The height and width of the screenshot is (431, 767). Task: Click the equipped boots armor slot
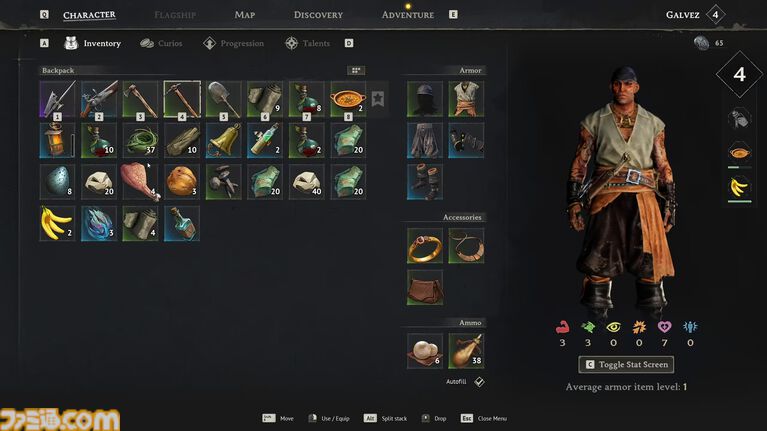coord(424,182)
